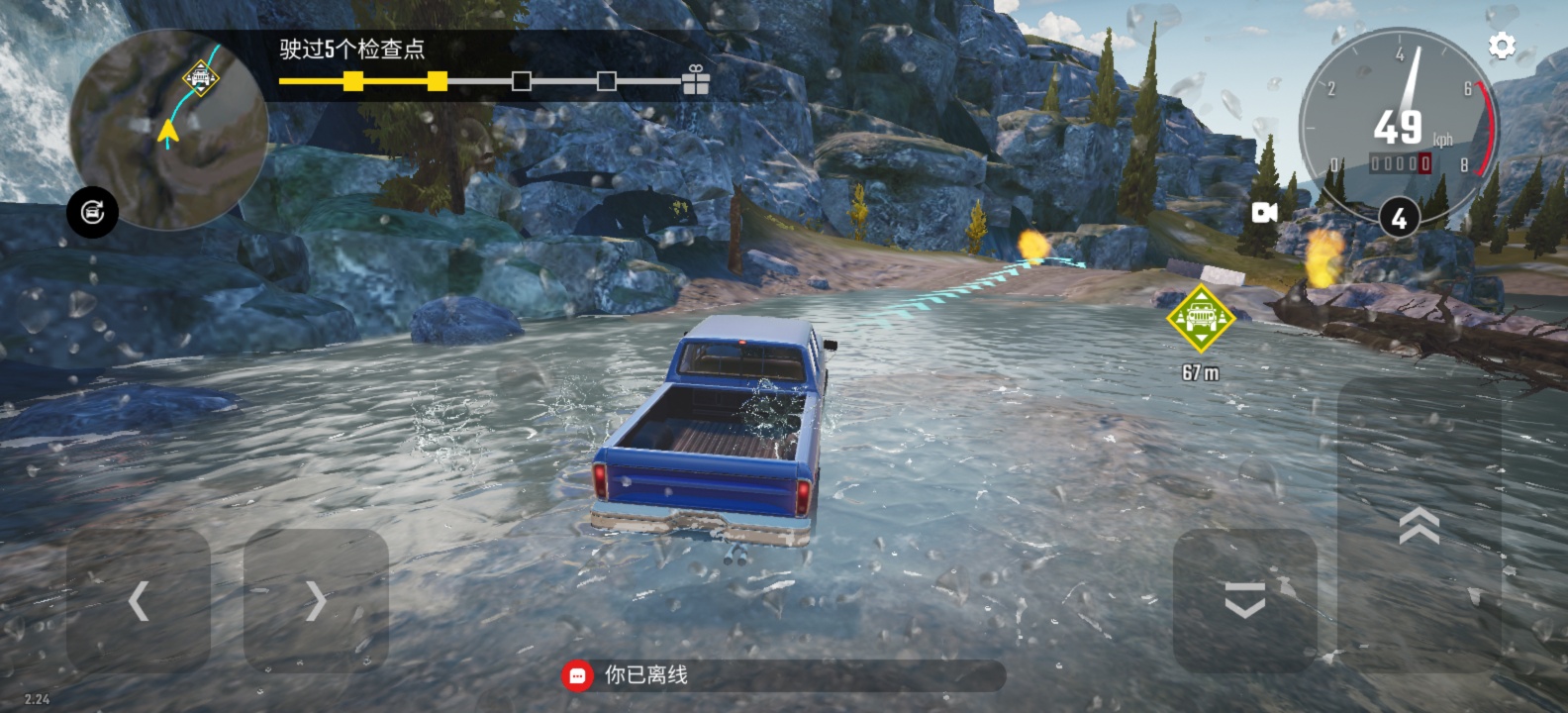Image resolution: width=1568 pixels, height=713 pixels.
Task: Steer right with the right arrow pedal
Action: click(x=316, y=600)
